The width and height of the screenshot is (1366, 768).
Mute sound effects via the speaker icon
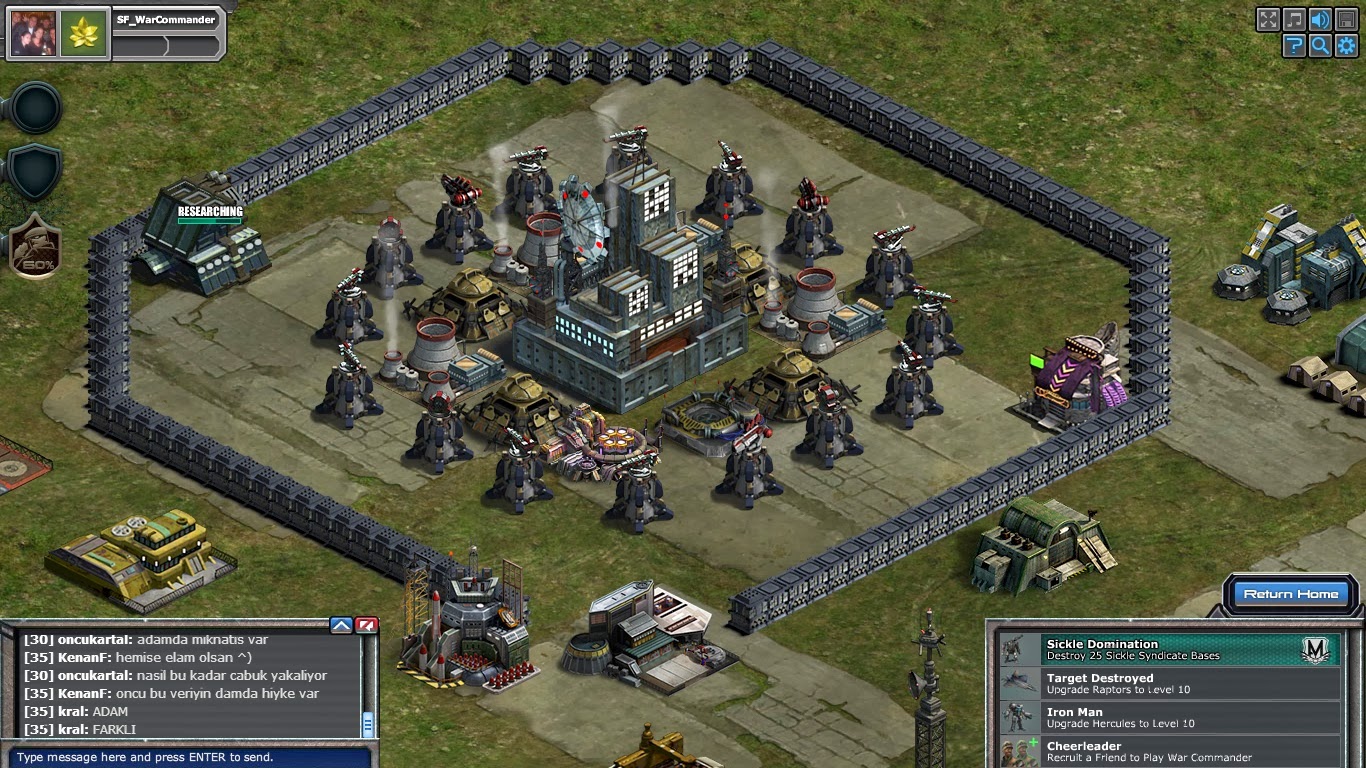tap(1319, 19)
